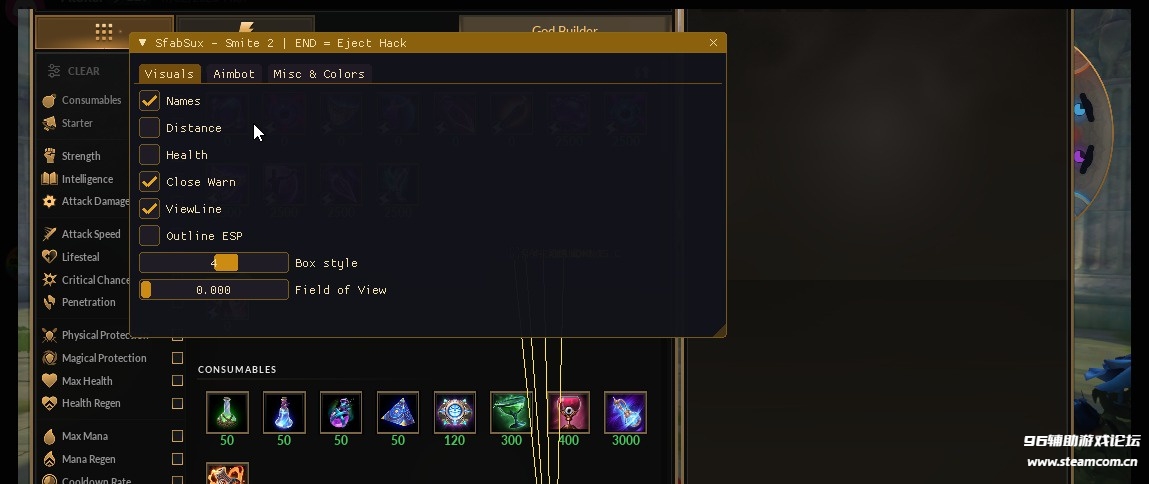Image resolution: width=1149 pixels, height=484 pixels.
Task: Open the God Builder tab
Action: [564, 31]
